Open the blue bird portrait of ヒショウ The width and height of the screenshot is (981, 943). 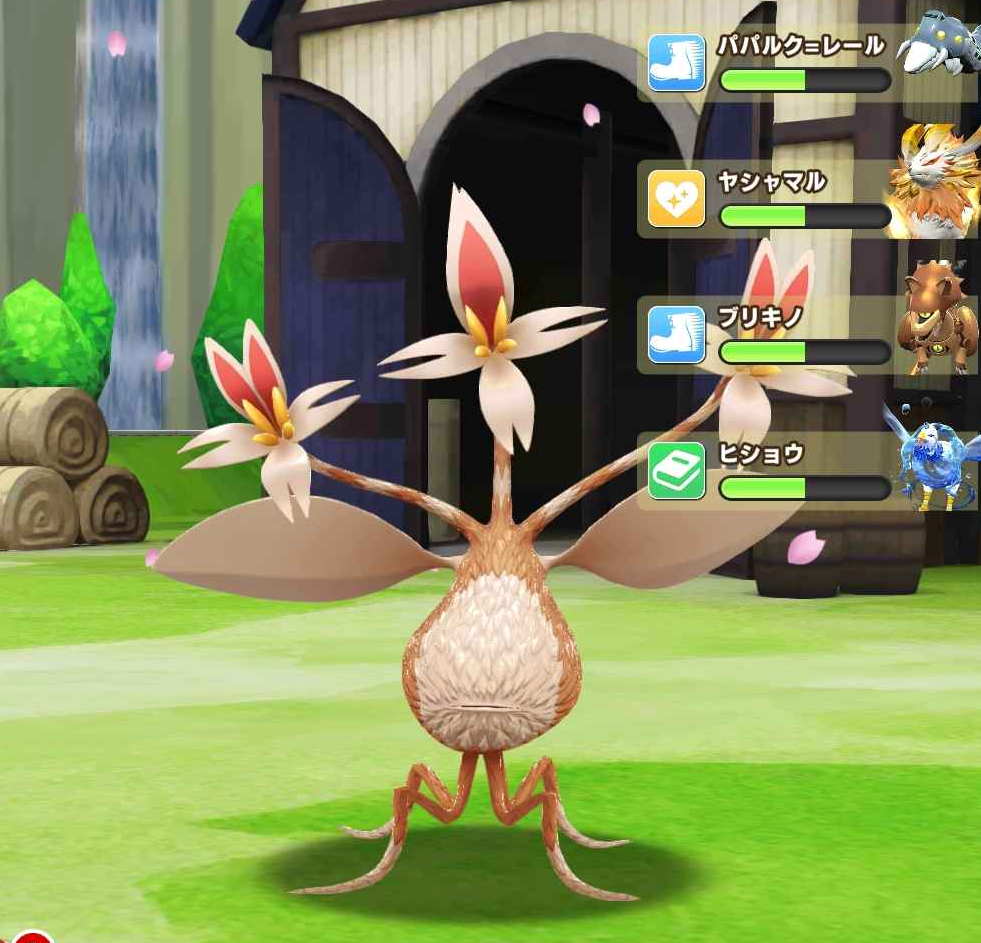point(933,455)
